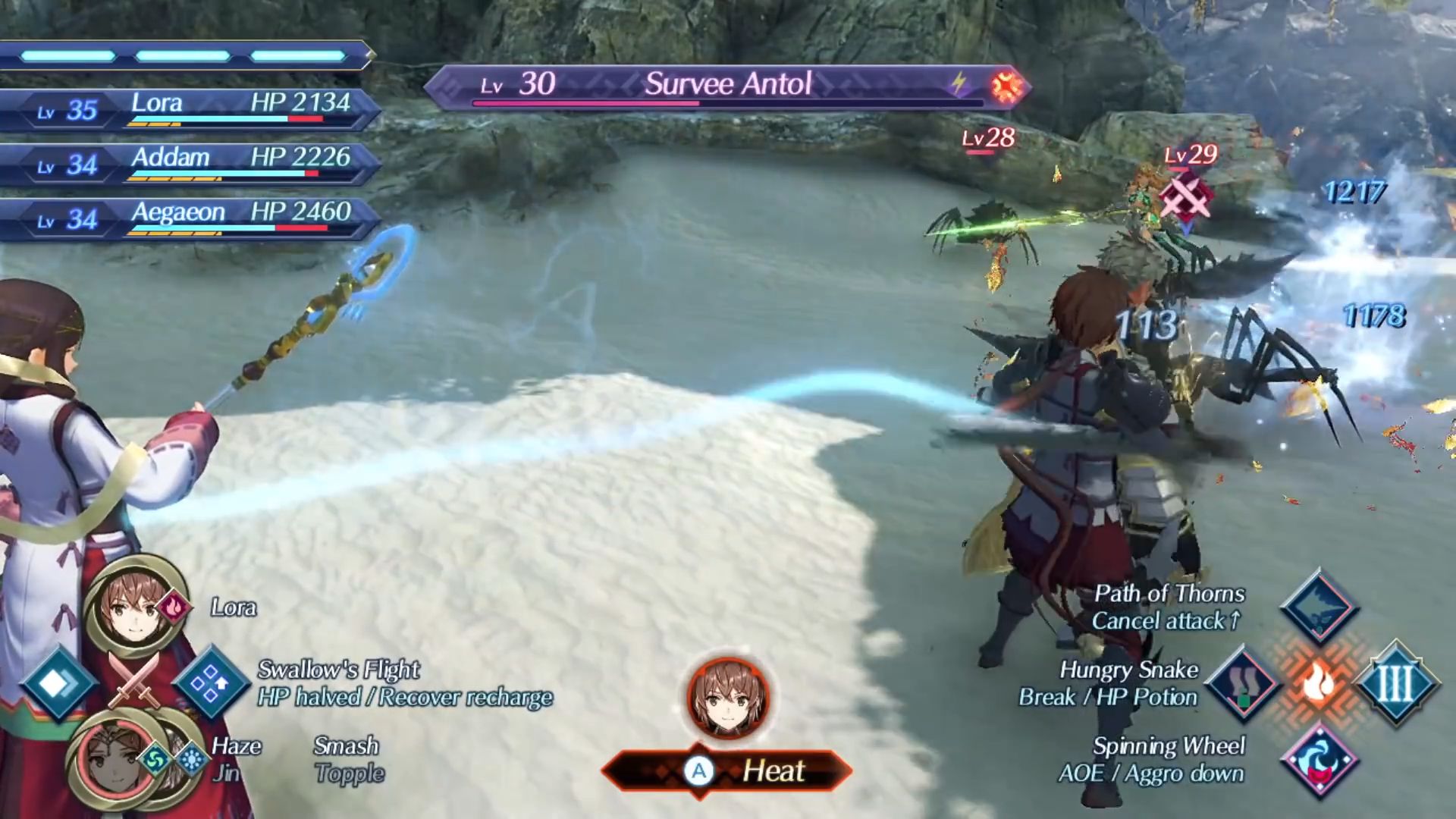Start the Heat blade combo banner
Image resolution: width=1456 pixels, height=819 pixels.
pyautogui.click(x=728, y=771)
